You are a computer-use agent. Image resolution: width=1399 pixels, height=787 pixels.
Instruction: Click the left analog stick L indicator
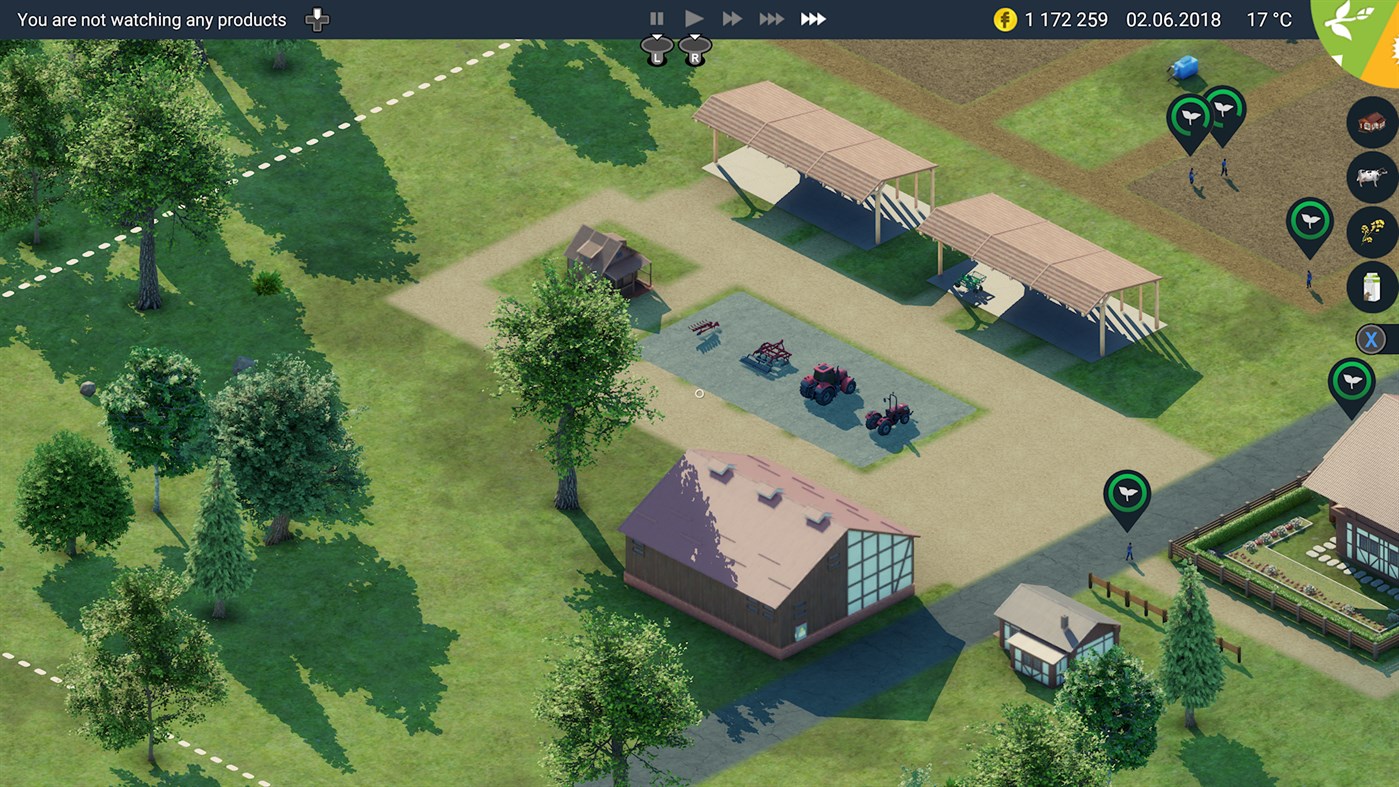click(x=656, y=50)
